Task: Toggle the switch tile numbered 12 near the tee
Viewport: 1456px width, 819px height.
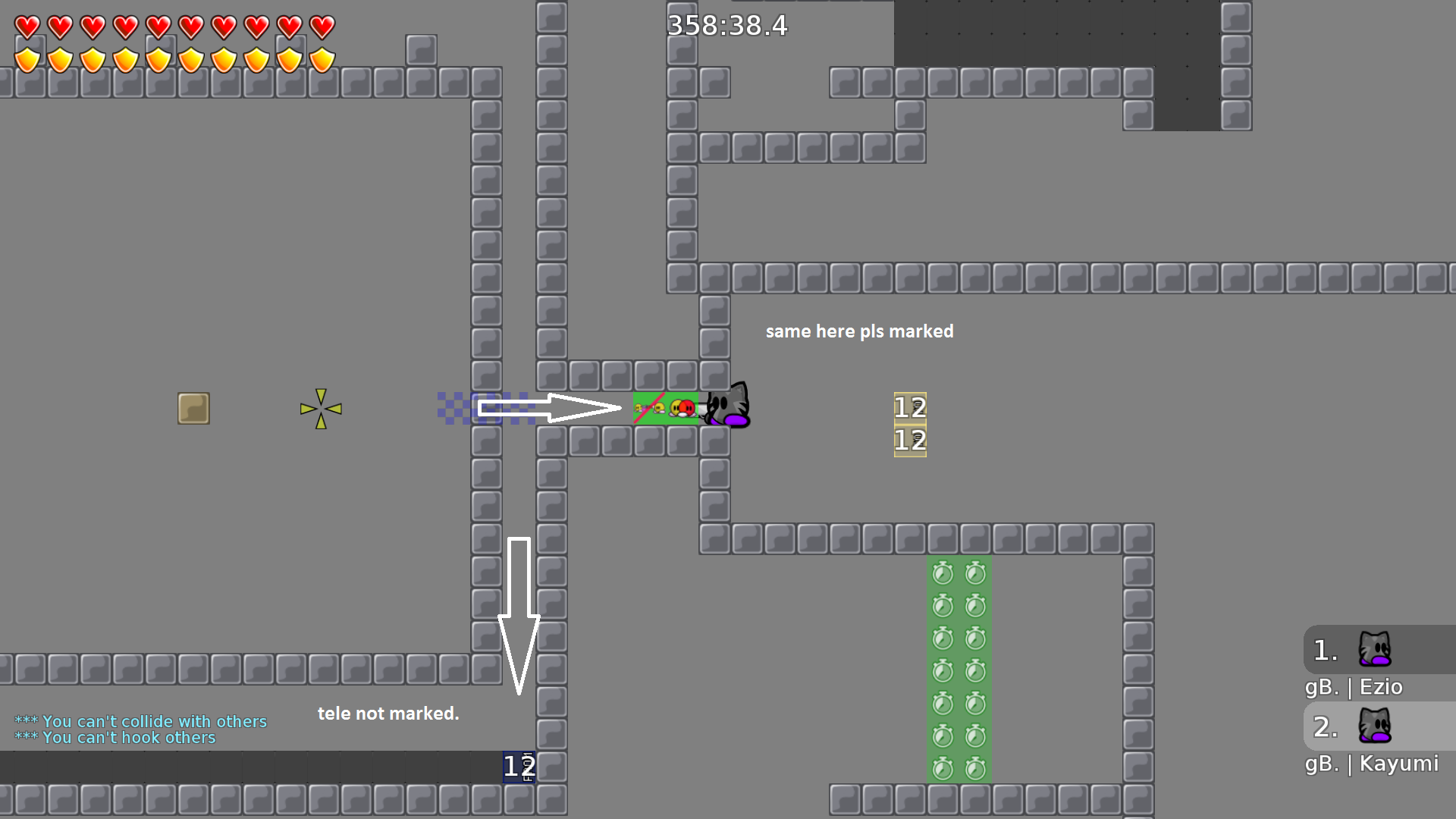Action: [x=908, y=407]
